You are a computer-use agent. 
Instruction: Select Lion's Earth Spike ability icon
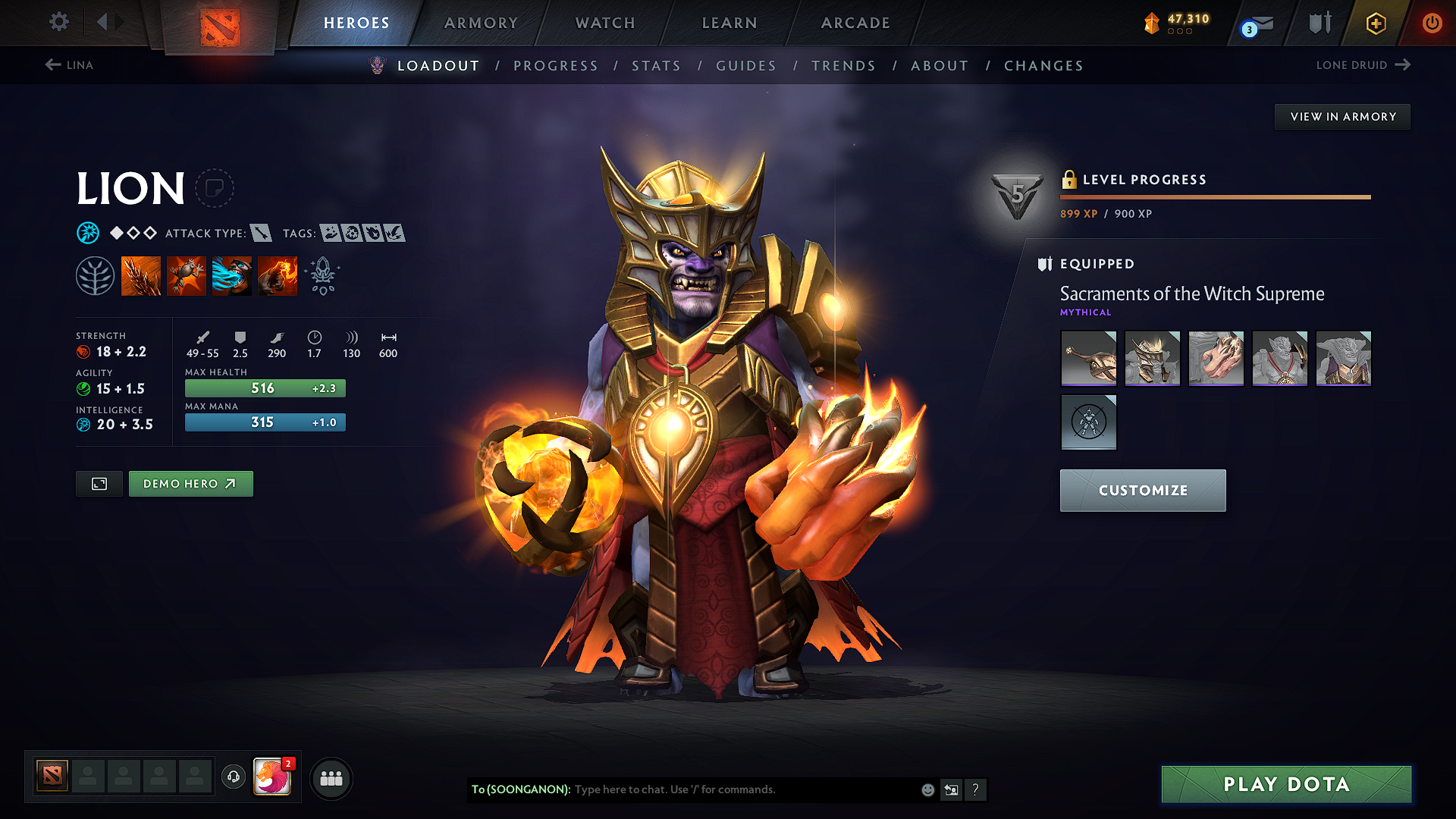pyautogui.click(x=141, y=275)
